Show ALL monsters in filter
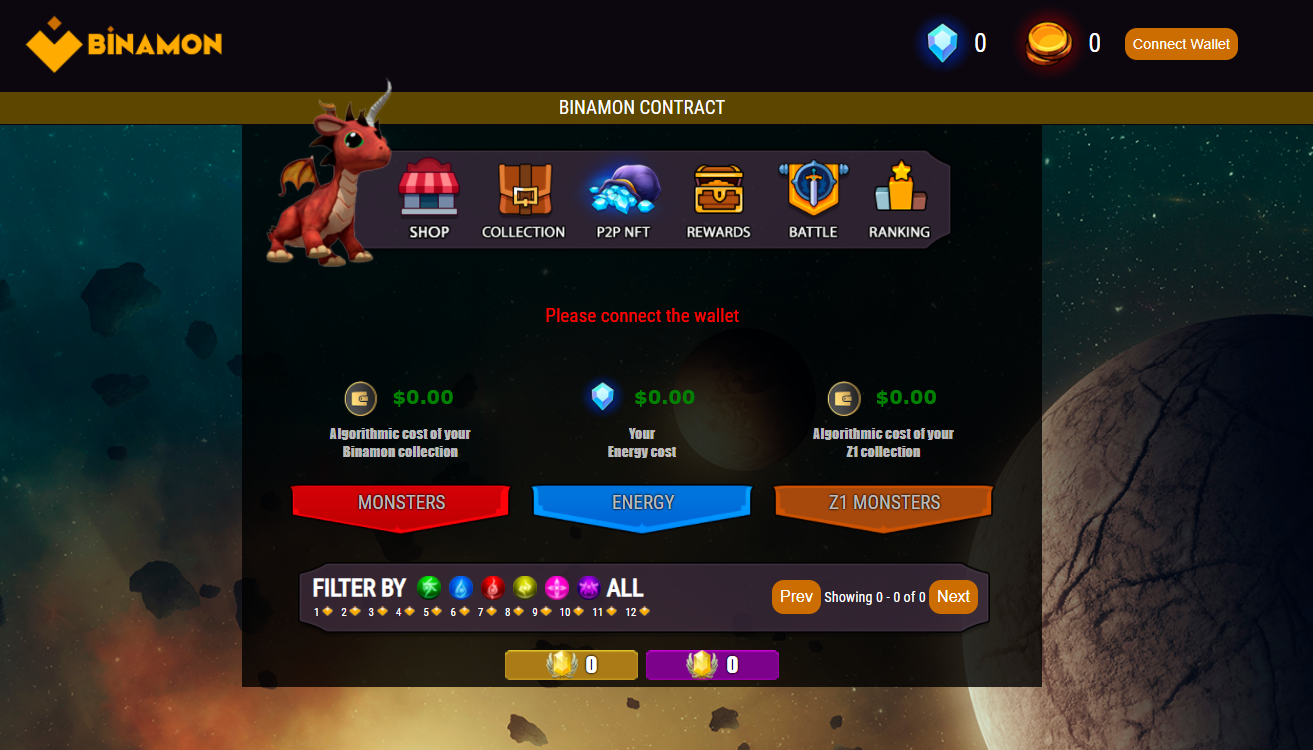 pos(625,588)
